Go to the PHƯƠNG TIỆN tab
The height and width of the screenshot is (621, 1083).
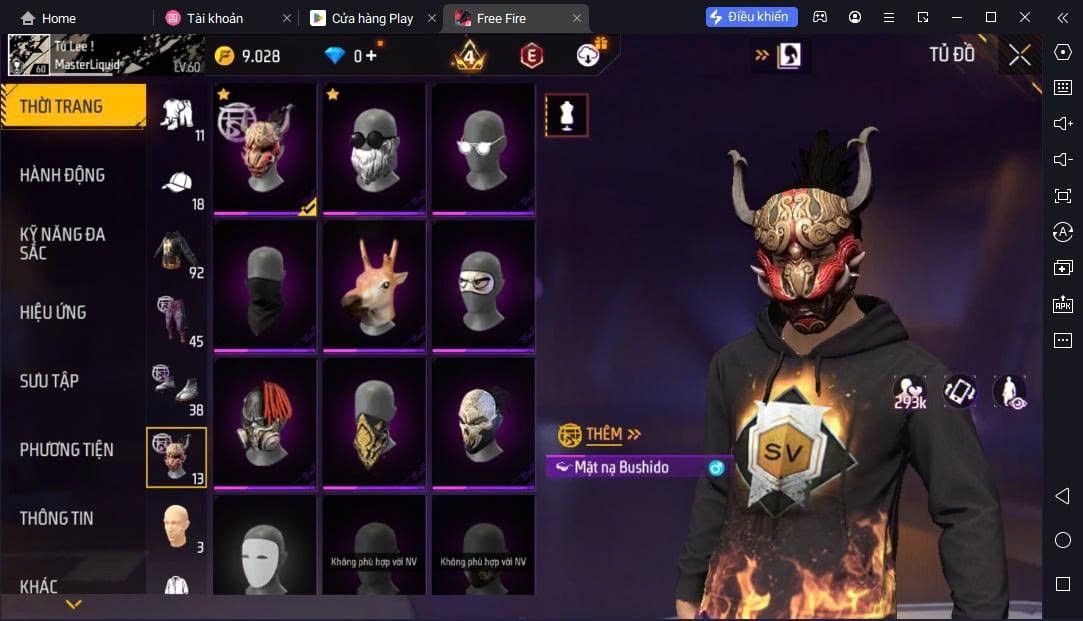pyautogui.click(x=66, y=450)
